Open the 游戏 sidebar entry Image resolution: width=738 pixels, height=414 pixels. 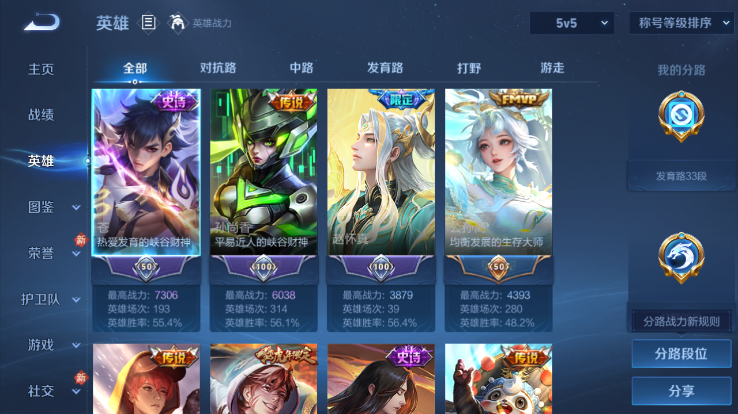tap(41, 345)
